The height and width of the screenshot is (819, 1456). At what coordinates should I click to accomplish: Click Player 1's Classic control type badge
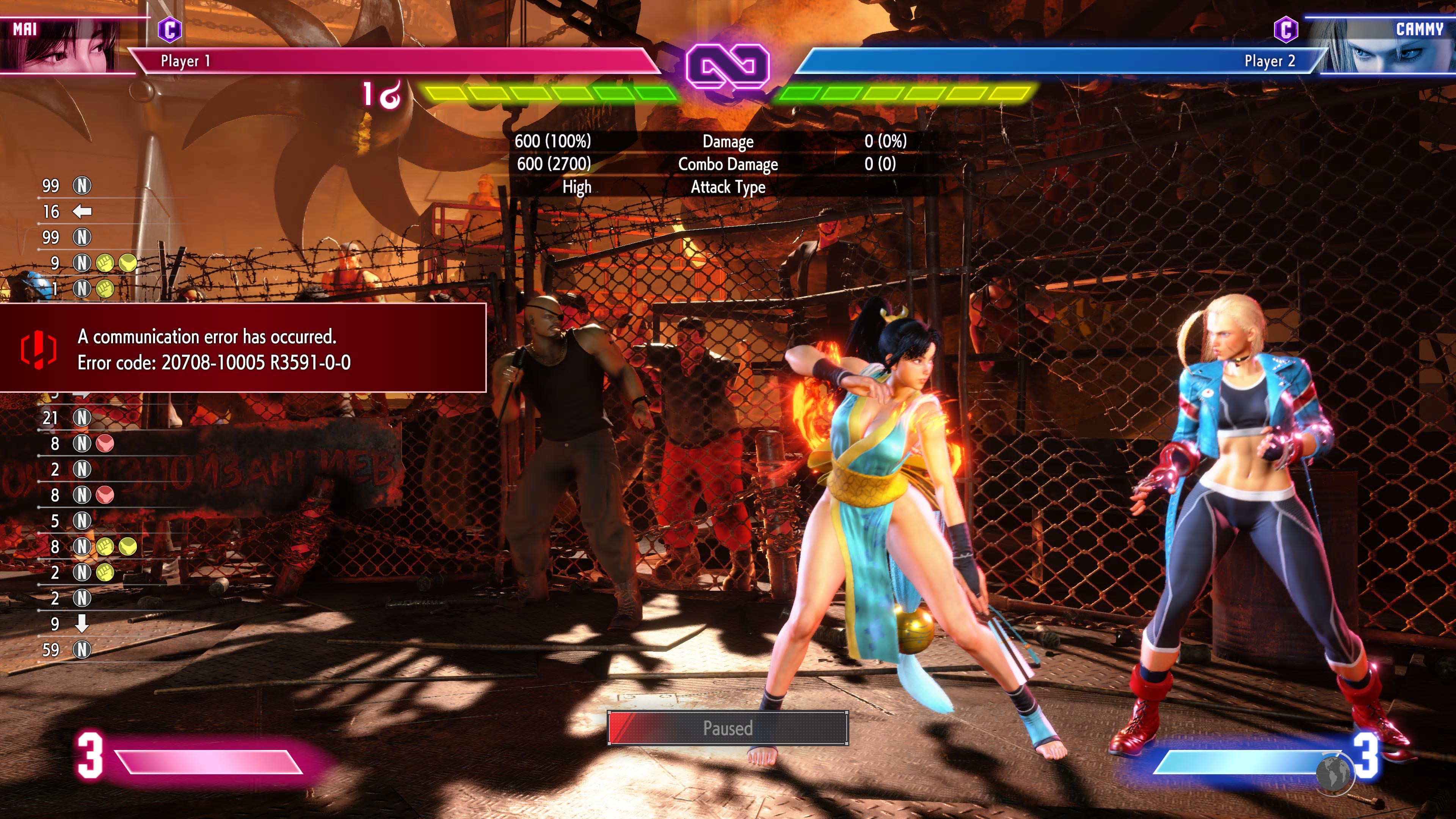(x=169, y=30)
